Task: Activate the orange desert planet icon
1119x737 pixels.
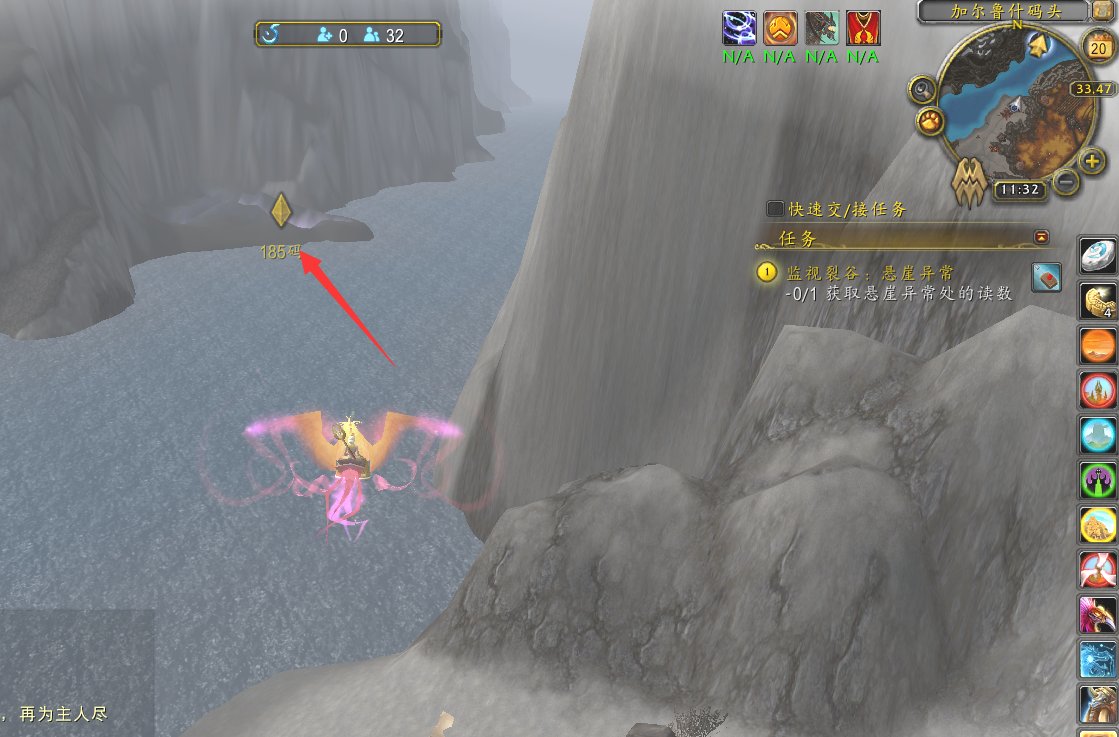Action: (1098, 346)
